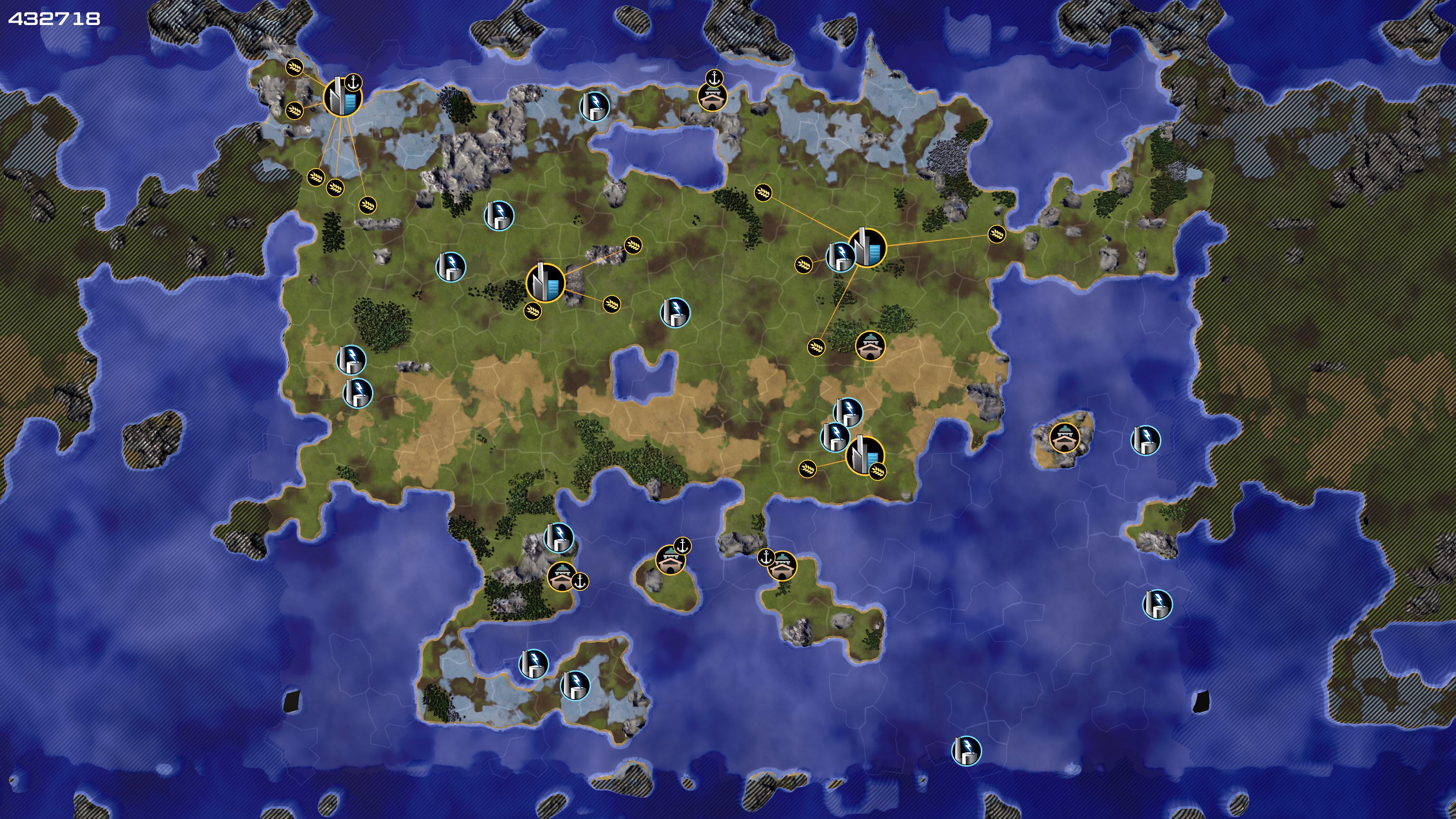Click the anchor badge on the skyscraper city
The height and width of the screenshot is (819, 1456).
point(353,83)
